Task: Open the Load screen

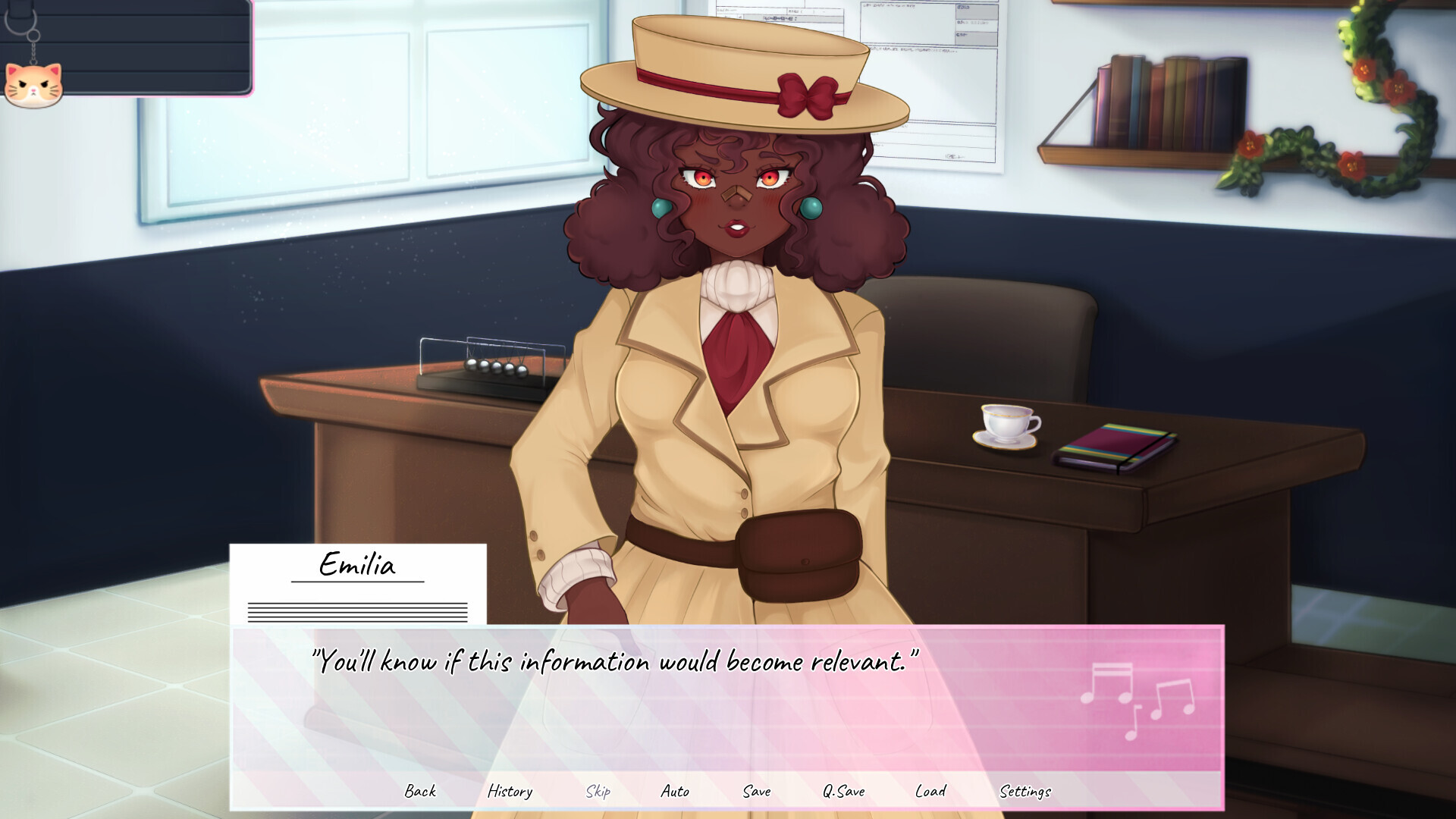Action: pyautogui.click(x=931, y=791)
